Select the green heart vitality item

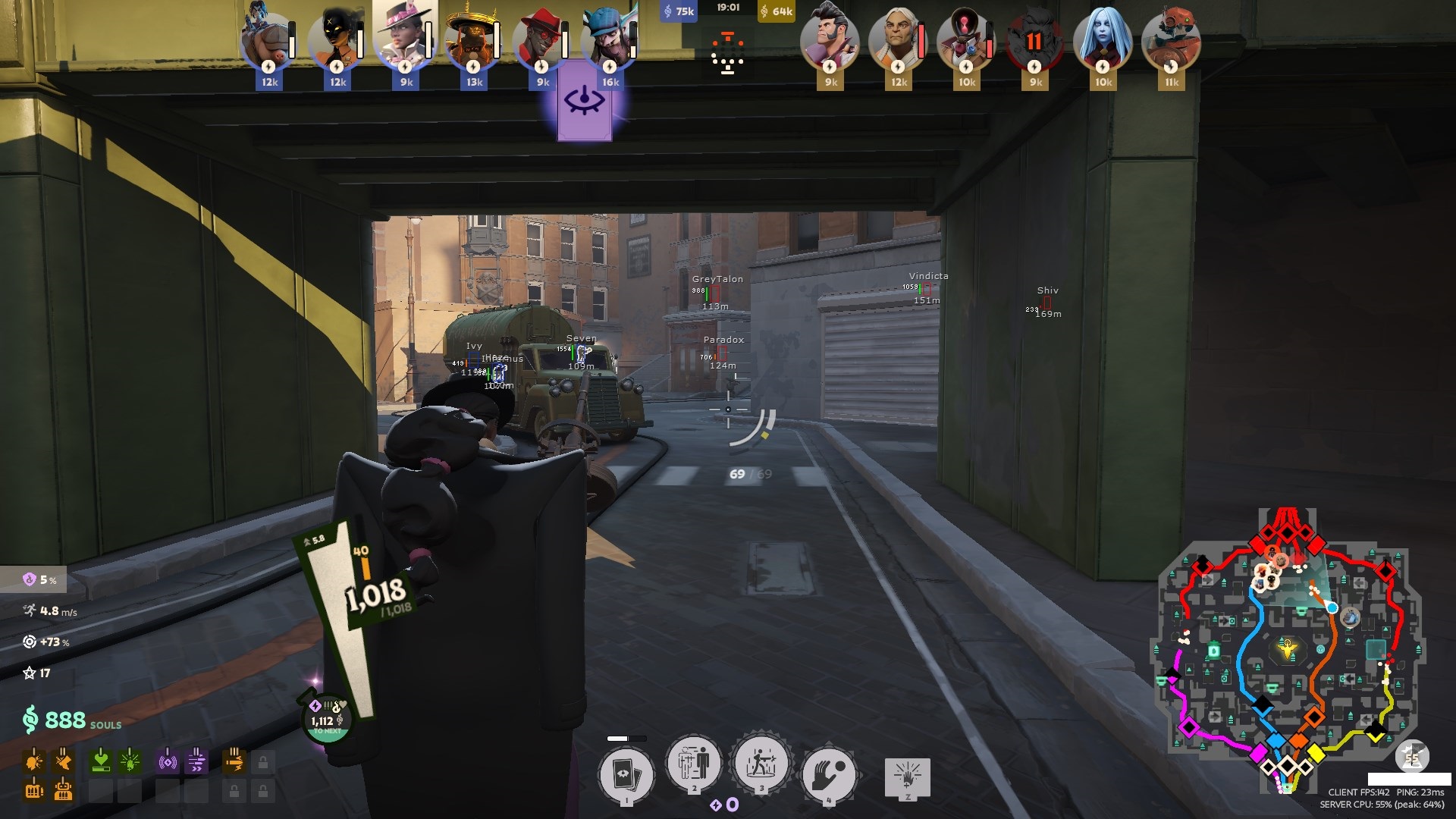coord(100,760)
